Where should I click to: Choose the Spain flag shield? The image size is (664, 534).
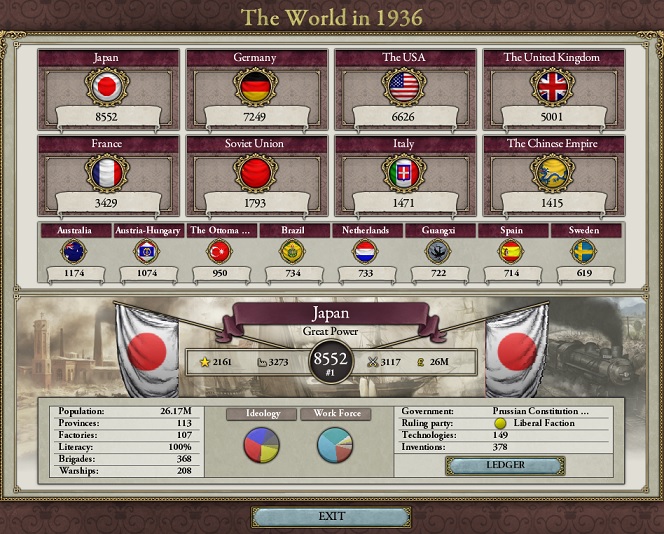coord(511,251)
